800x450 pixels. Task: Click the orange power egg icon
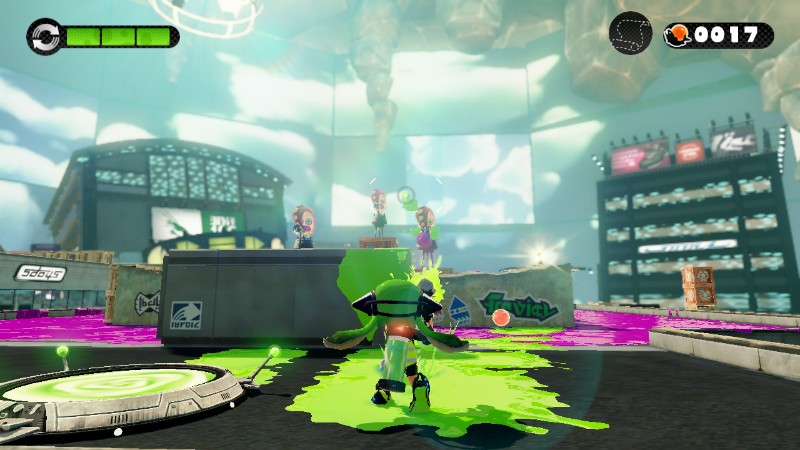pos(679,35)
